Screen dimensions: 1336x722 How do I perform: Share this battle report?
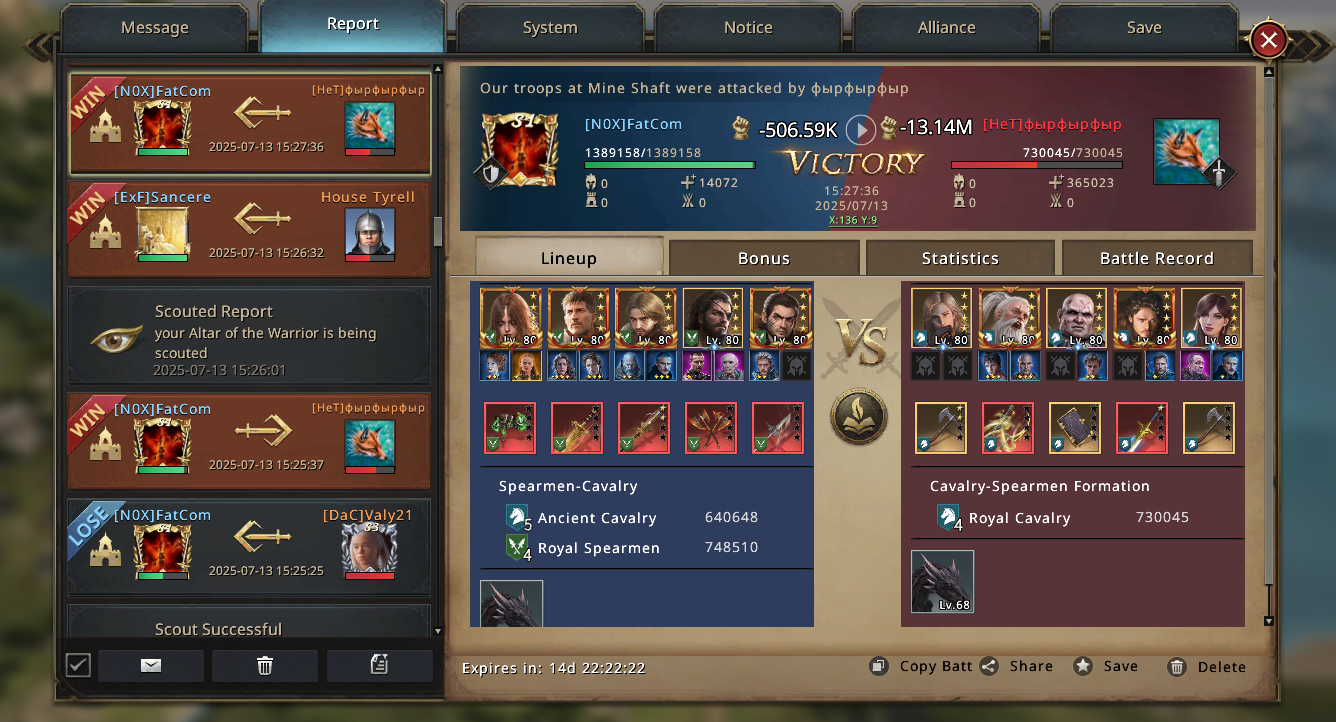(x=1017, y=666)
